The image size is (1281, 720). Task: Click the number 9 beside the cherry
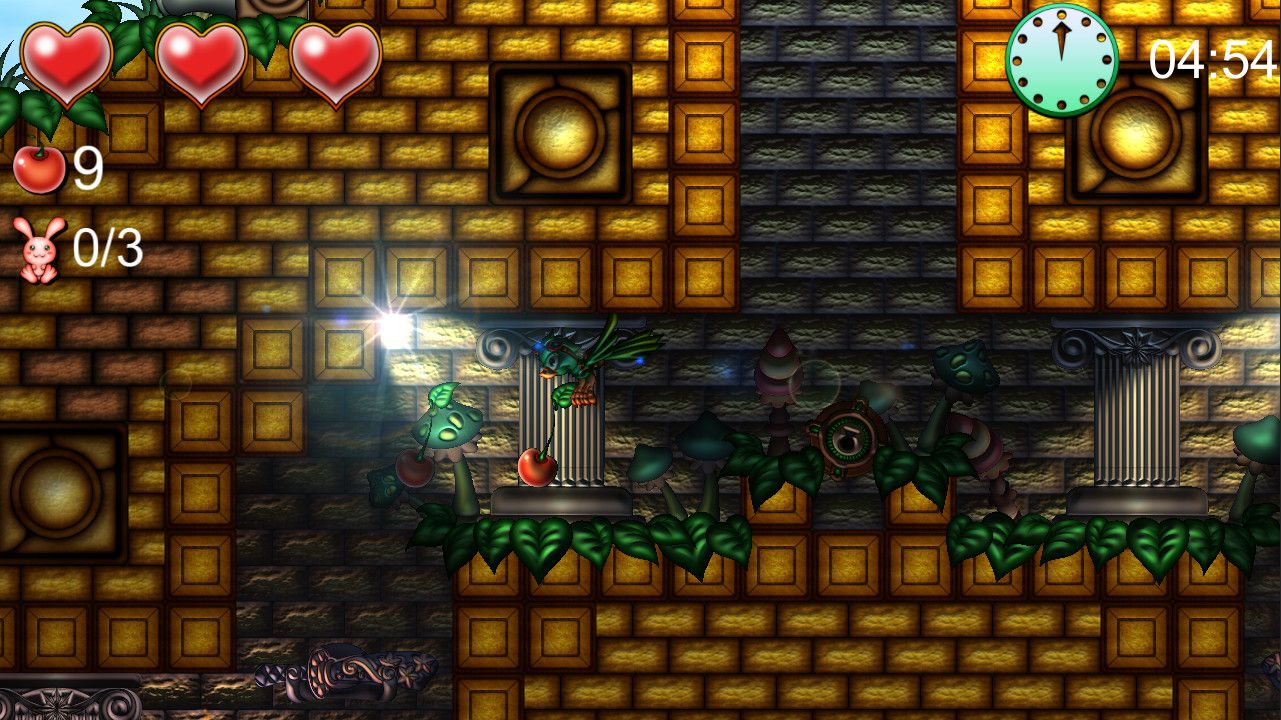coord(87,168)
